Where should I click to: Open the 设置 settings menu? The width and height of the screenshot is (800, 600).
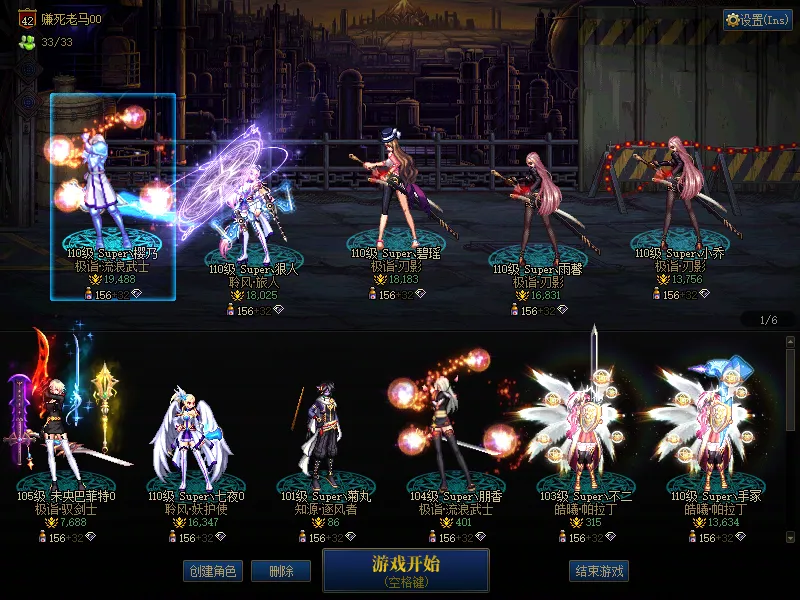[x=757, y=20]
